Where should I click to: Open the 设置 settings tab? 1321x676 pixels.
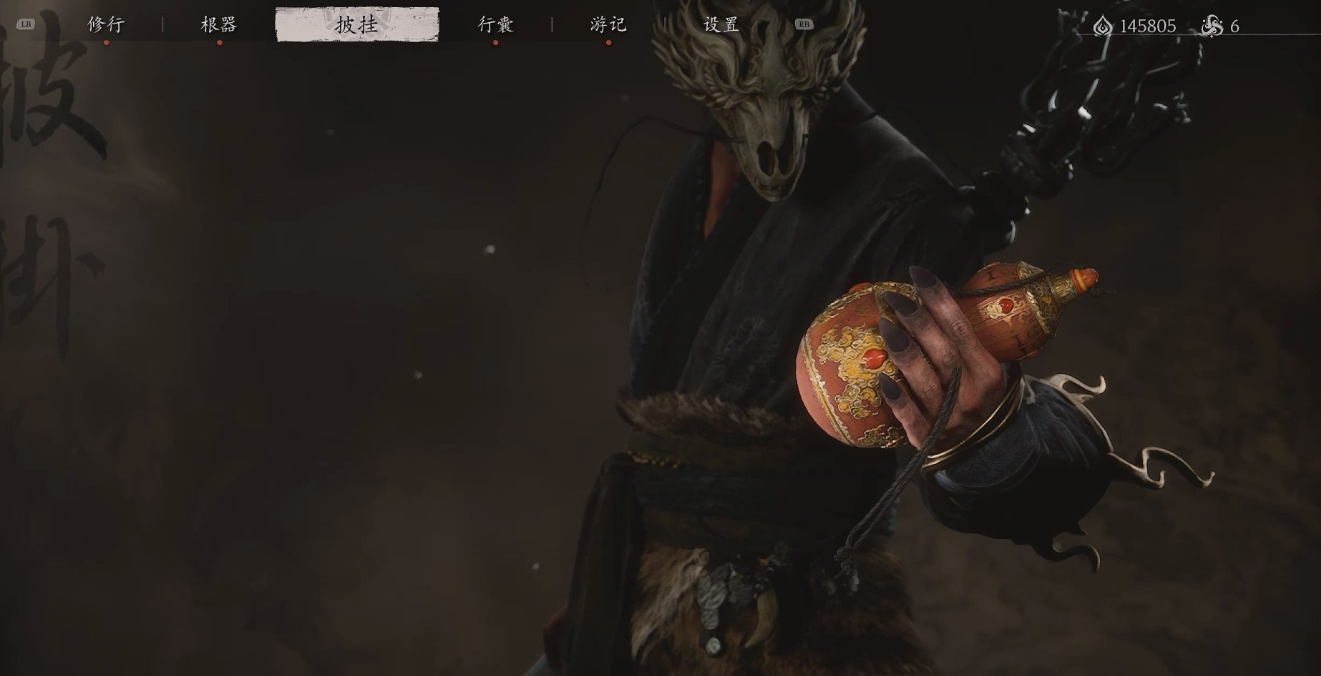tap(721, 24)
